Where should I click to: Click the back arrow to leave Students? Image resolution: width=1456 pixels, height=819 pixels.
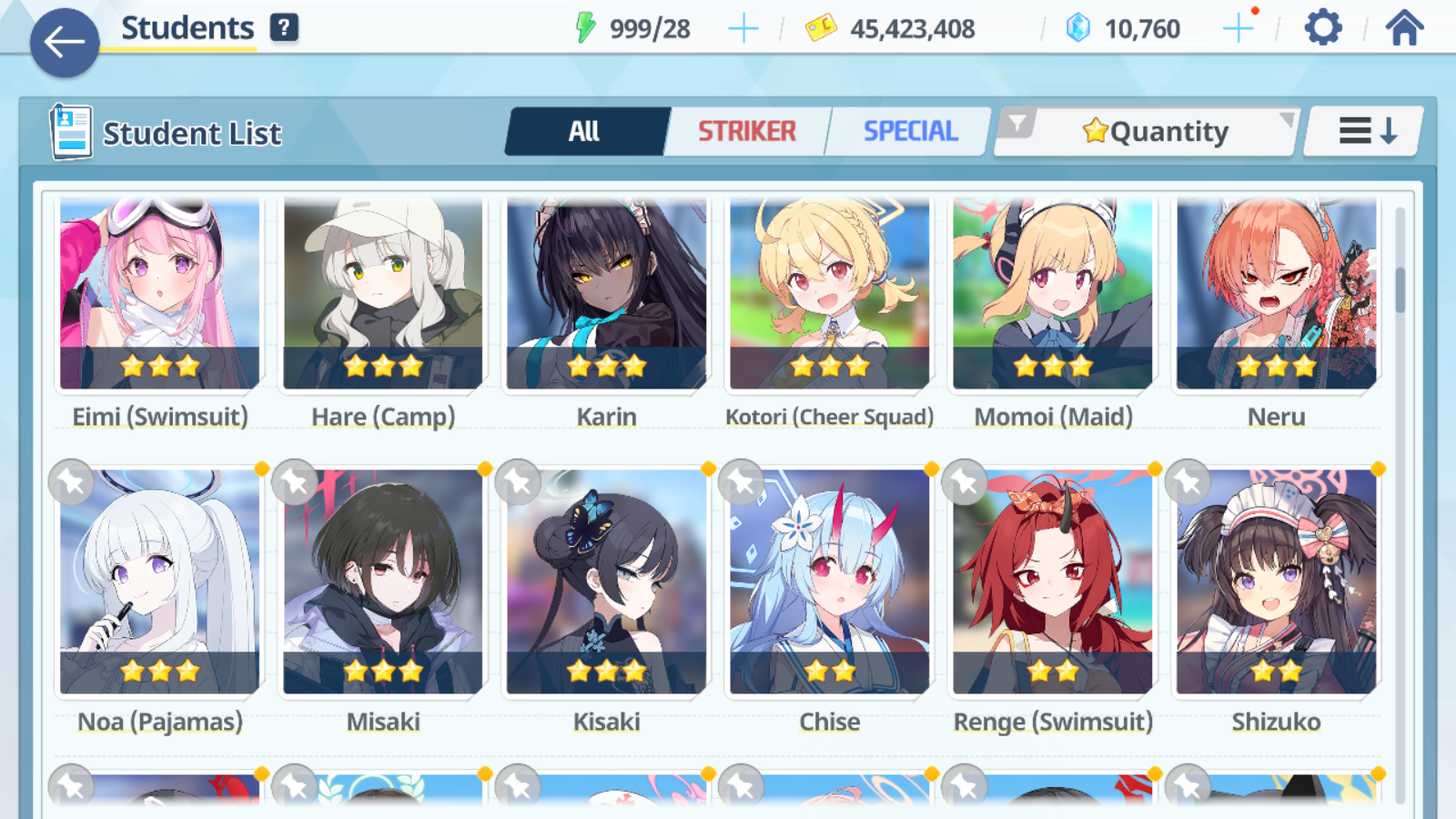coord(64,41)
